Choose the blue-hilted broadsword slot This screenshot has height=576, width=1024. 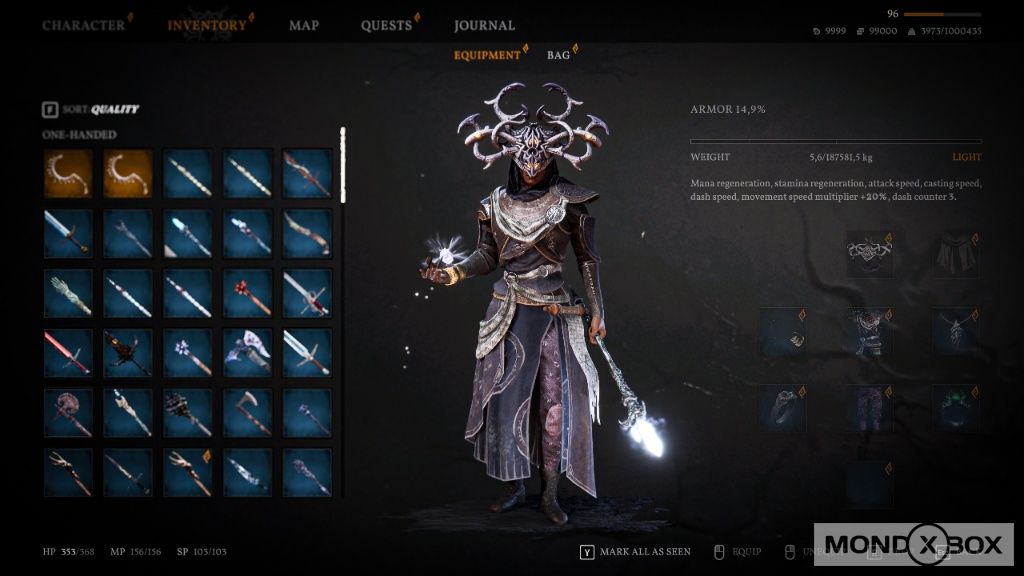click(68, 233)
